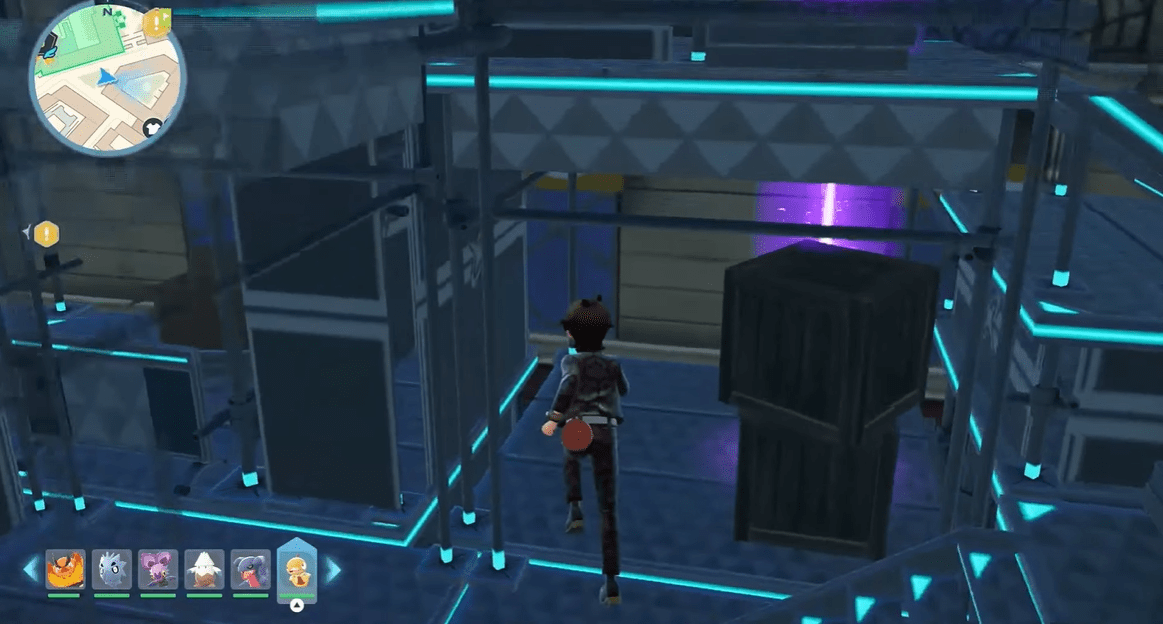
Task: Click the clothing shop marker on the minimap
Action: 153,127
